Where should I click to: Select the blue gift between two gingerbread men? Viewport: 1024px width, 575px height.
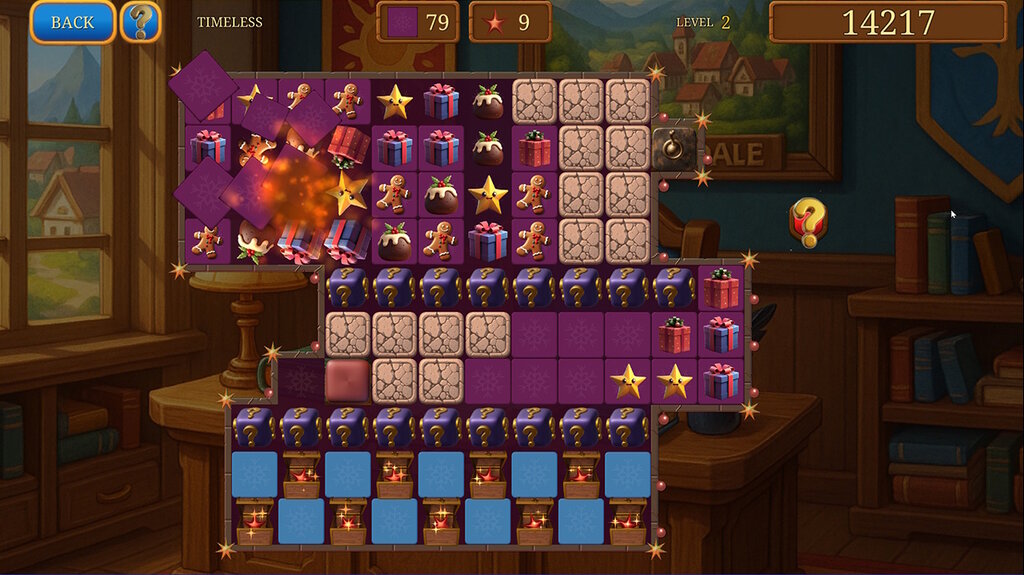488,241
